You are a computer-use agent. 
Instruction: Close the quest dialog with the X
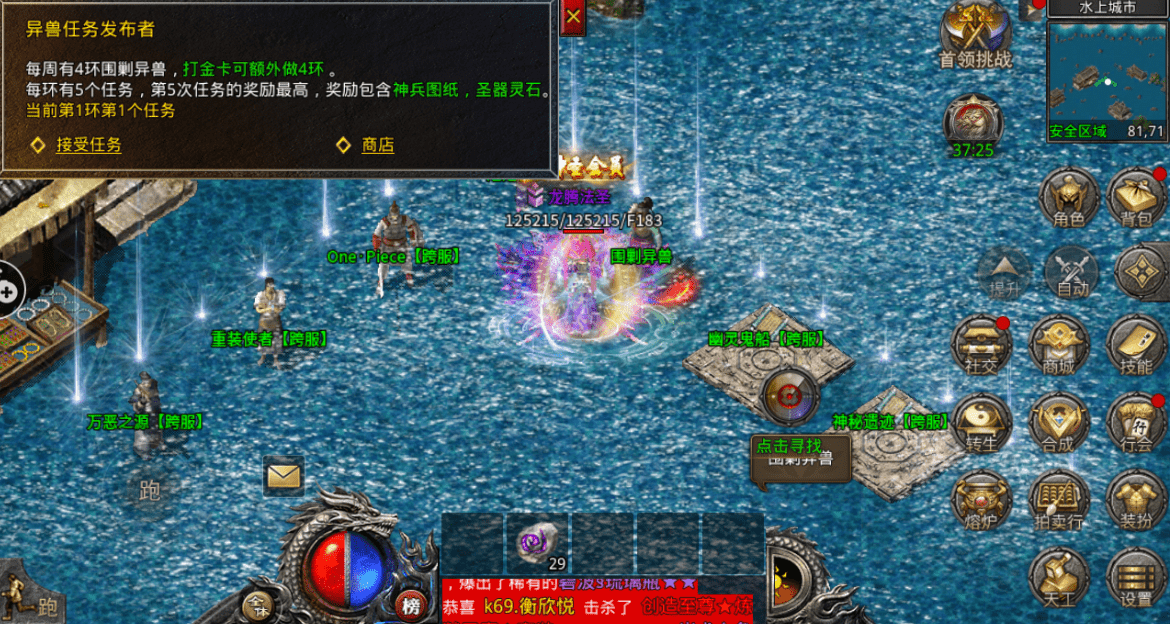click(573, 17)
